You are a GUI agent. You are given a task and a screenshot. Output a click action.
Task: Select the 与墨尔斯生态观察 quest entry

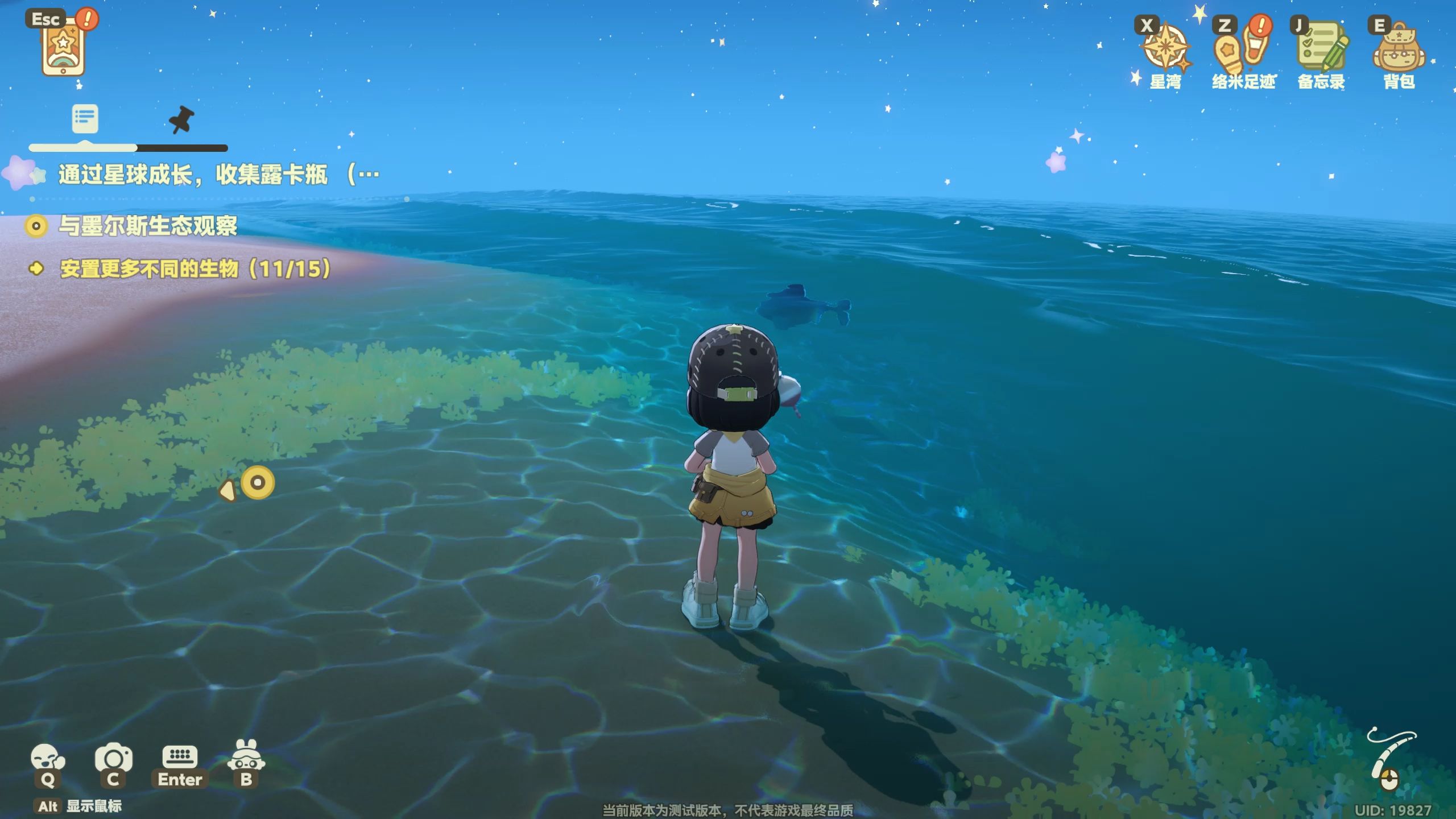pyautogui.click(x=148, y=226)
